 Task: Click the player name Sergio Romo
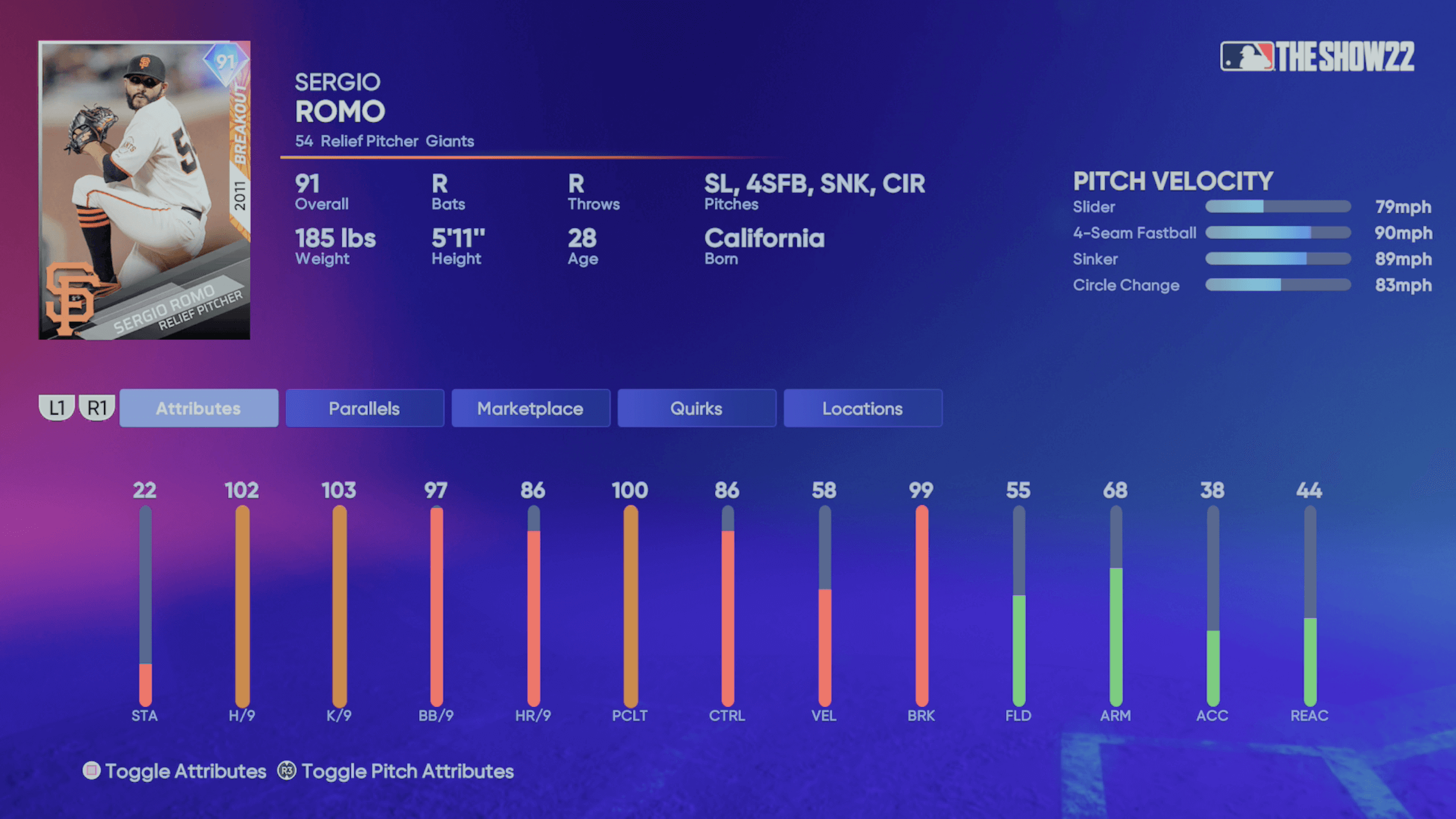(340, 97)
